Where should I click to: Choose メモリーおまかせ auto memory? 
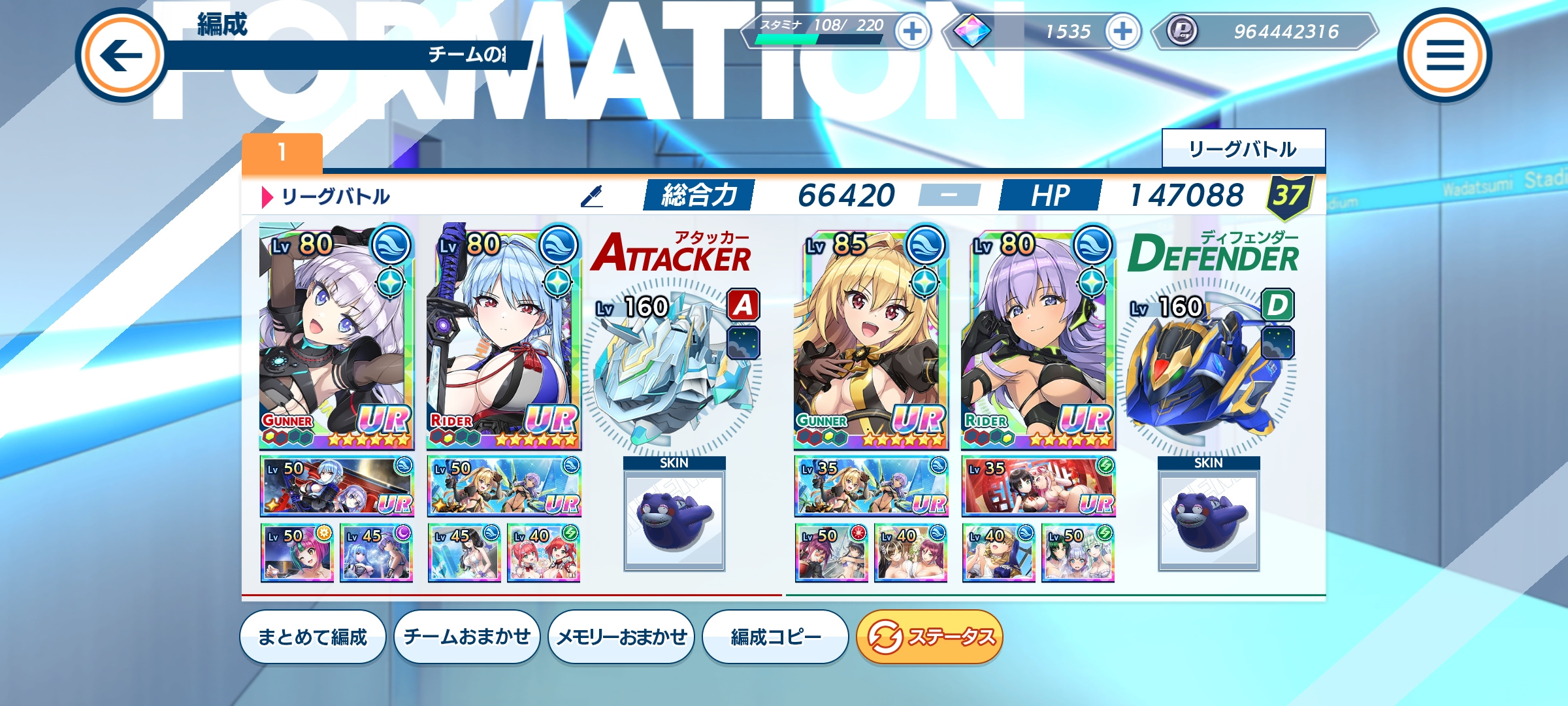(x=621, y=637)
